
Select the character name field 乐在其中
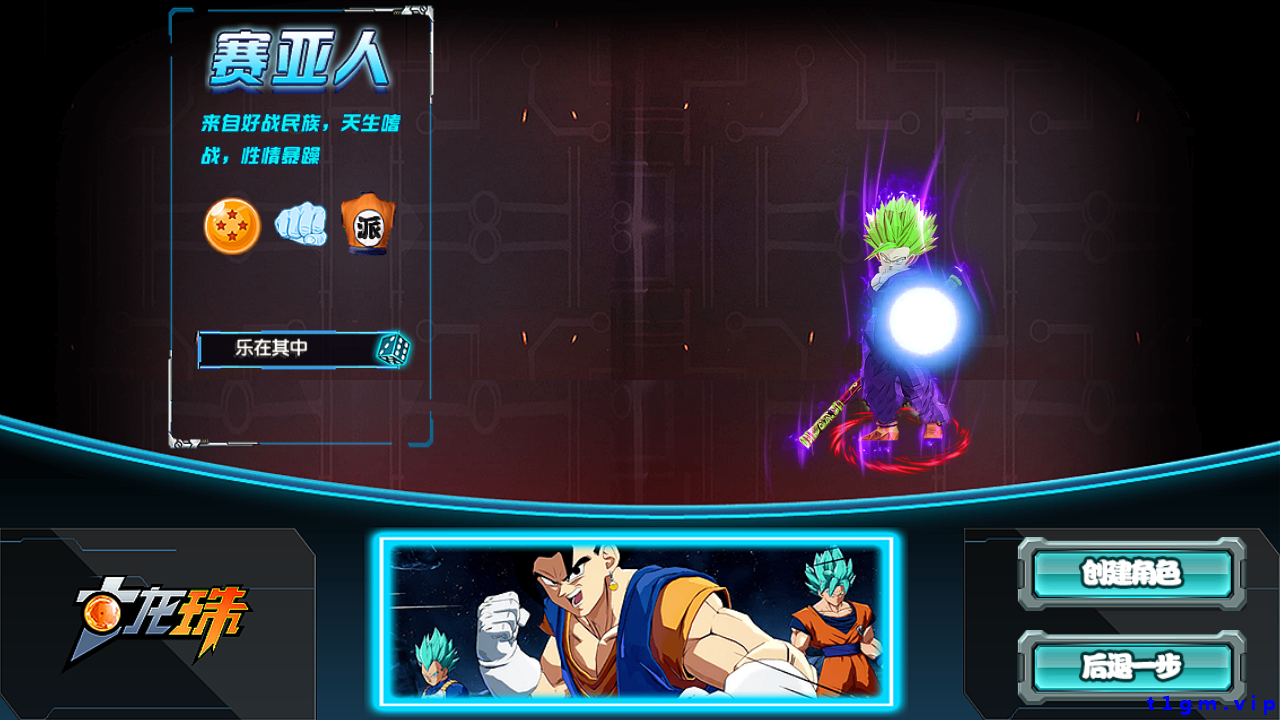pos(285,349)
